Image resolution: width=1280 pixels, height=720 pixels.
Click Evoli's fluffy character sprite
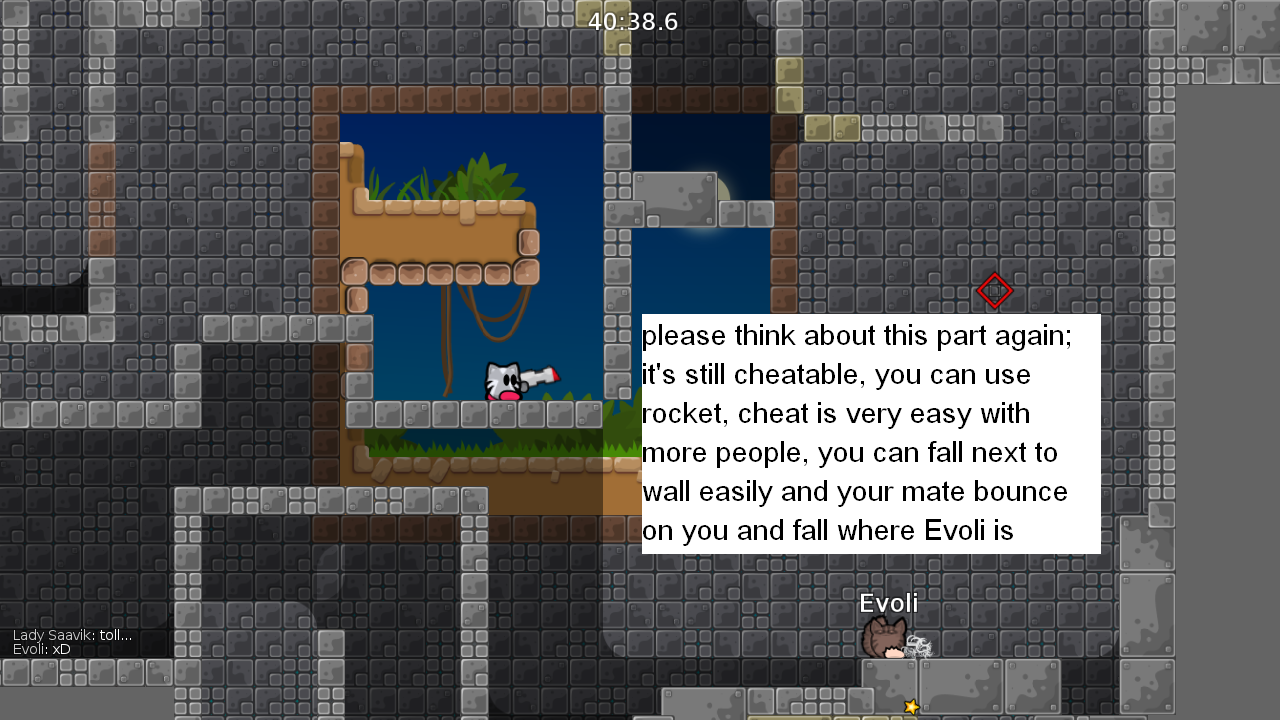coord(884,638)
